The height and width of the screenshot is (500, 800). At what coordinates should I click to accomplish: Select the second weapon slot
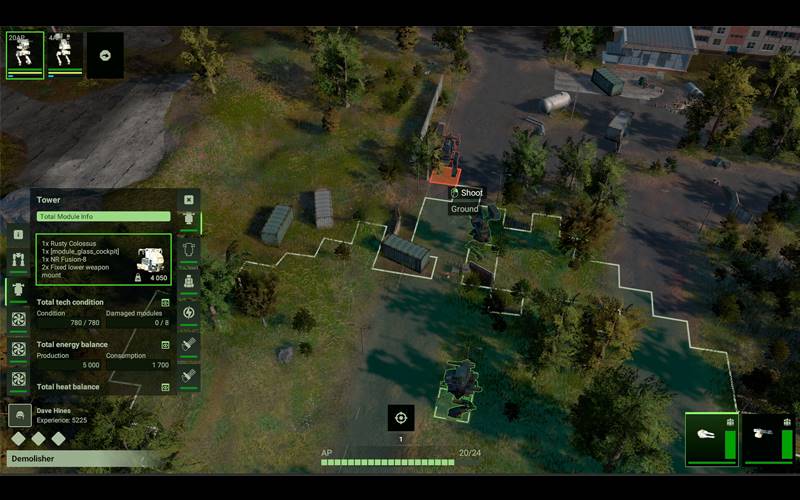click(x=769, y=439)
